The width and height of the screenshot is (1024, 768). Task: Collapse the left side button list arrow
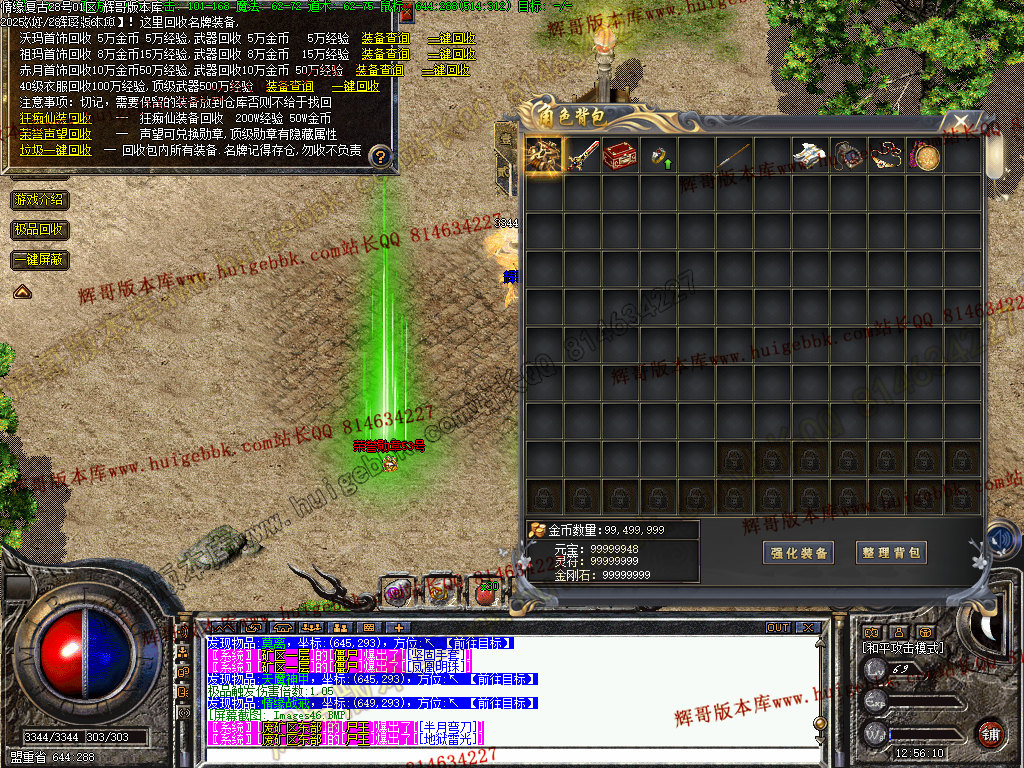pos(21,292)
